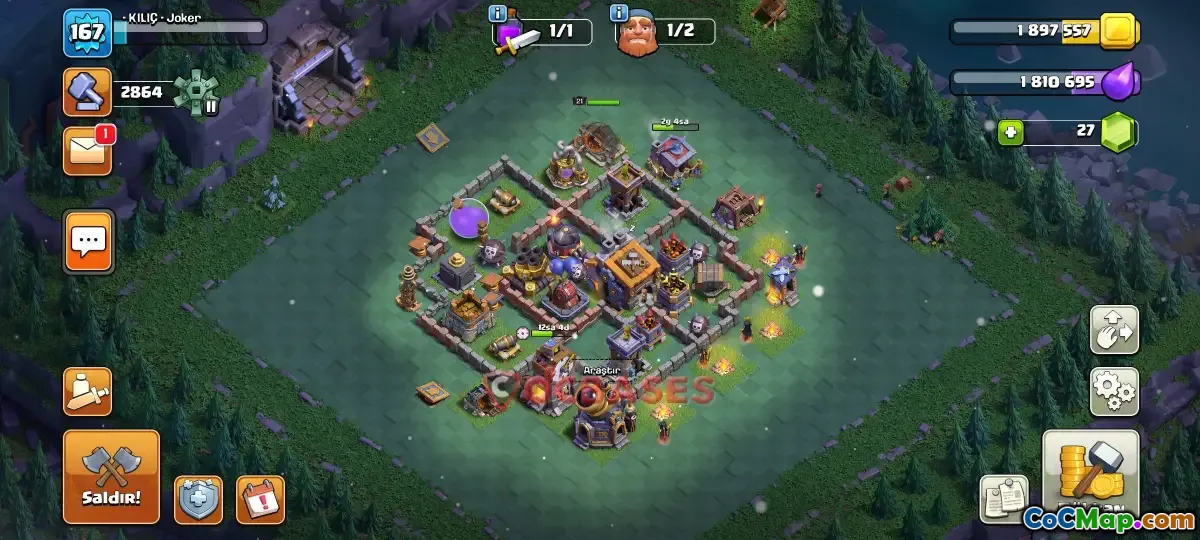Enter base layout edit mode hand icon
The image size is (1200, 540).
pos(1114,330)
